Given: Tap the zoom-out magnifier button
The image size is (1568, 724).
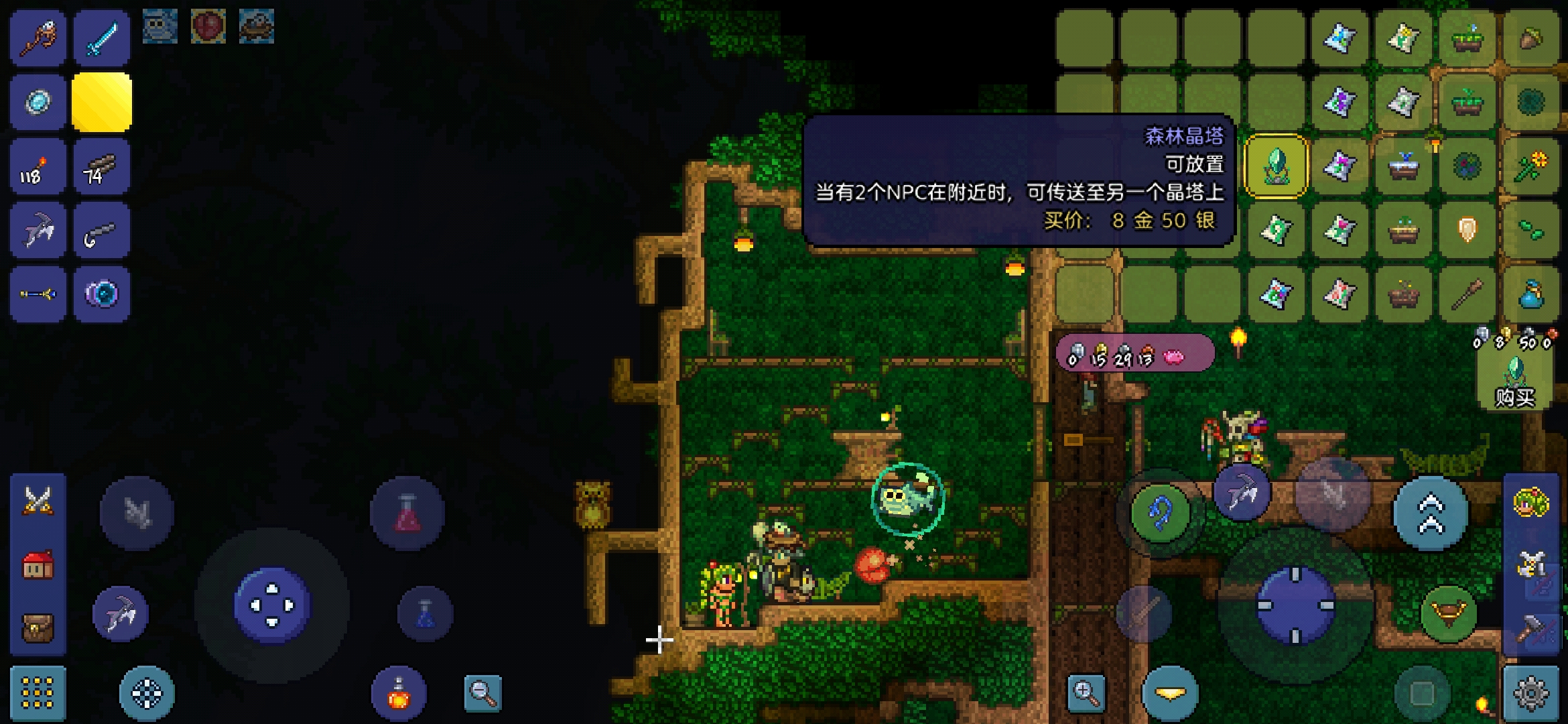Looking at the screenshot, I should pyautogui.click(x=482, y=692).
